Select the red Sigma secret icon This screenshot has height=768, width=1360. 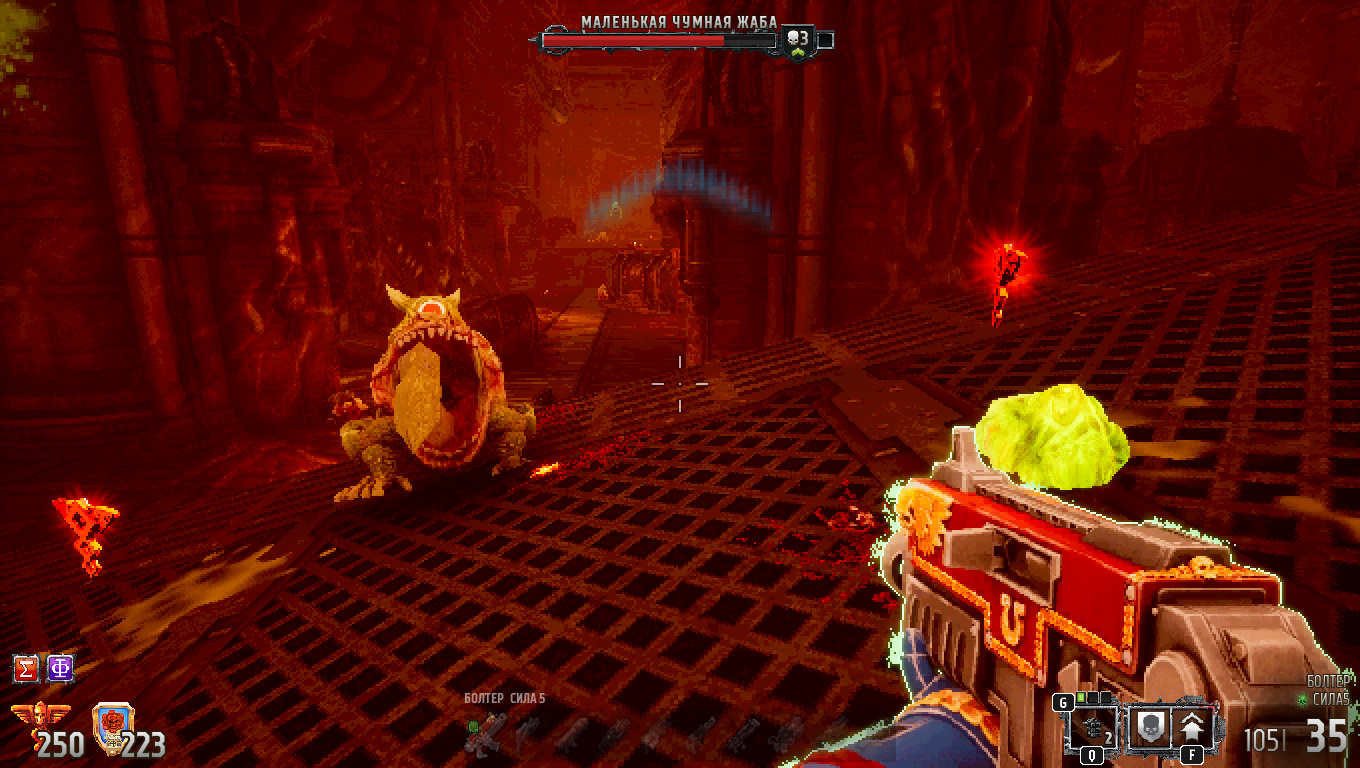[x=26, y=668]
